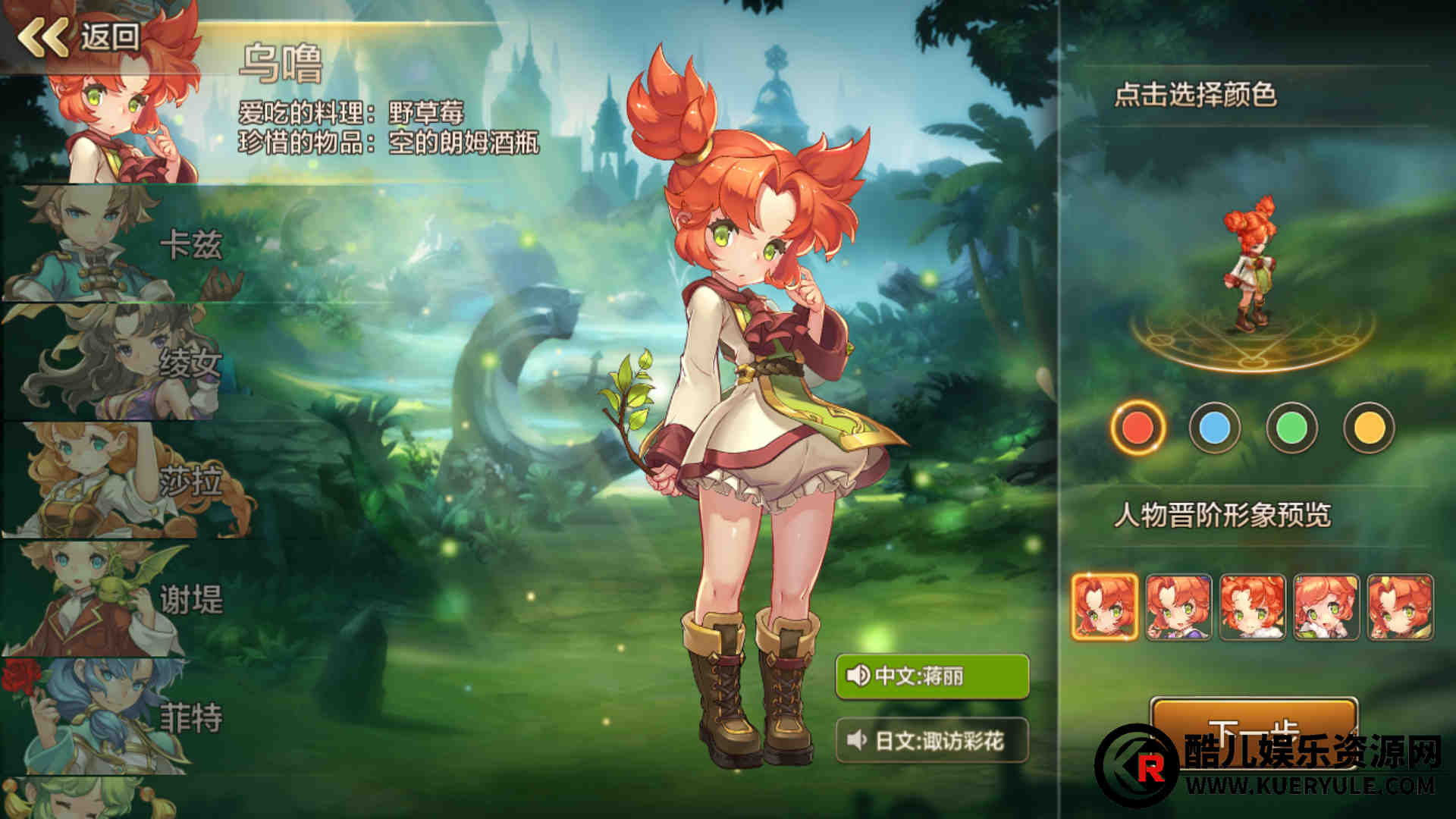Go back with the 返回 button
Screen dimensions: 1456x819
(x=80, y=36)
